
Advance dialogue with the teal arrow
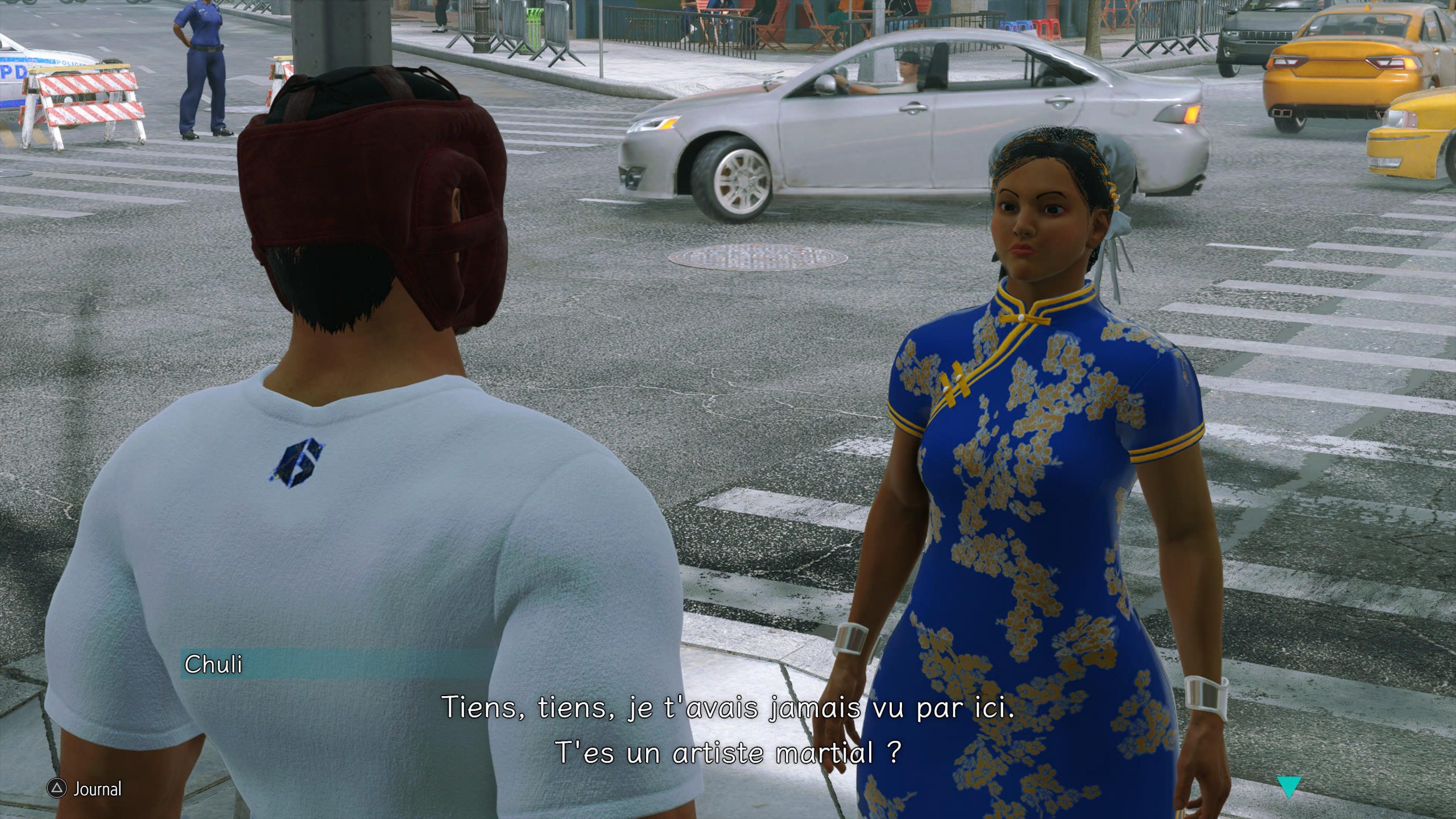pyautogui.click(x=1288, y=787)
